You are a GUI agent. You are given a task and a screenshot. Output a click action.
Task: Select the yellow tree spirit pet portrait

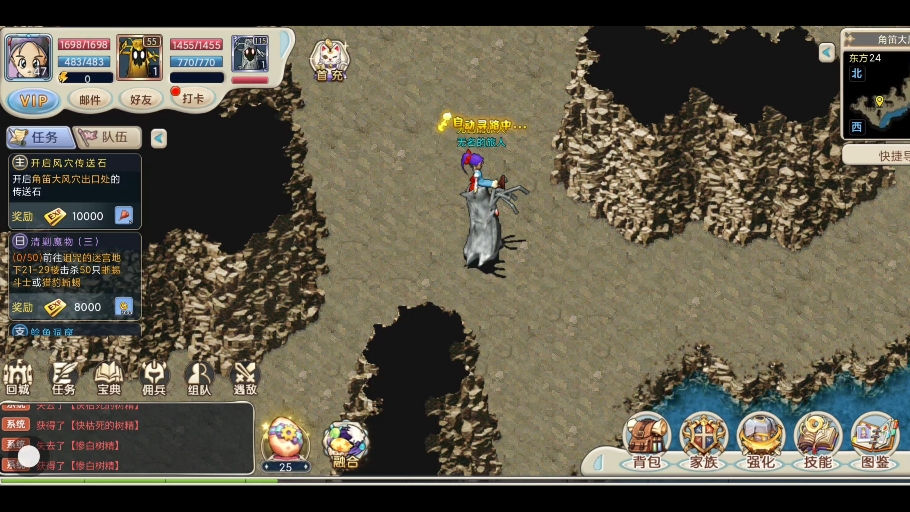(x=139, y=58)
